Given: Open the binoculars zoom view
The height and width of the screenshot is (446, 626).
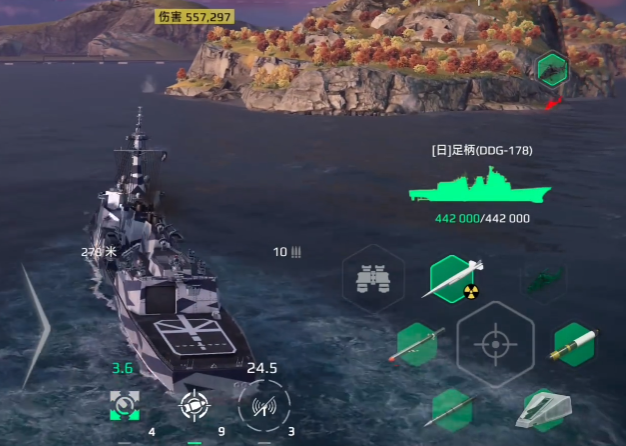Looking at the screenshot, I should tap(373, 279).
